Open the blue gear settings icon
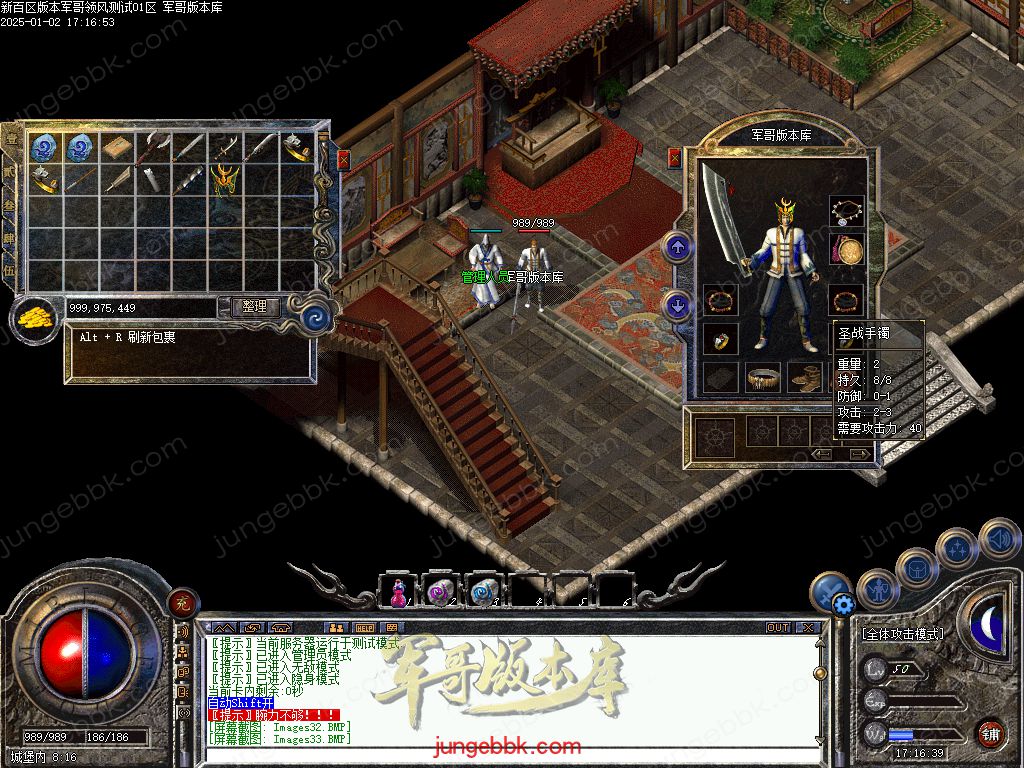Image resolution: width=1024 pixels, height=768 pixels. pos(842,604)
